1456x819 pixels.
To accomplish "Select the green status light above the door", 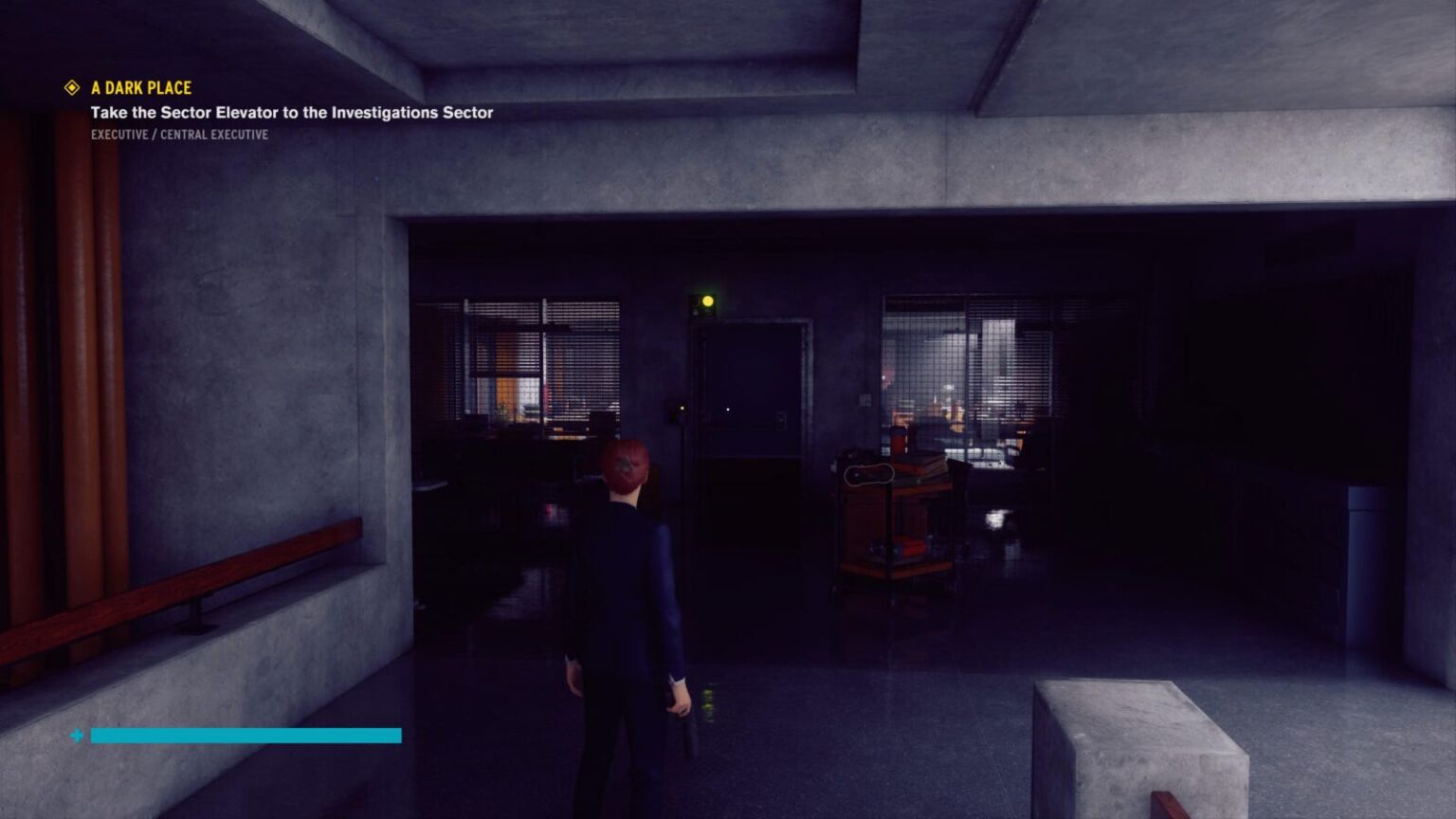I will coord(708,300).
